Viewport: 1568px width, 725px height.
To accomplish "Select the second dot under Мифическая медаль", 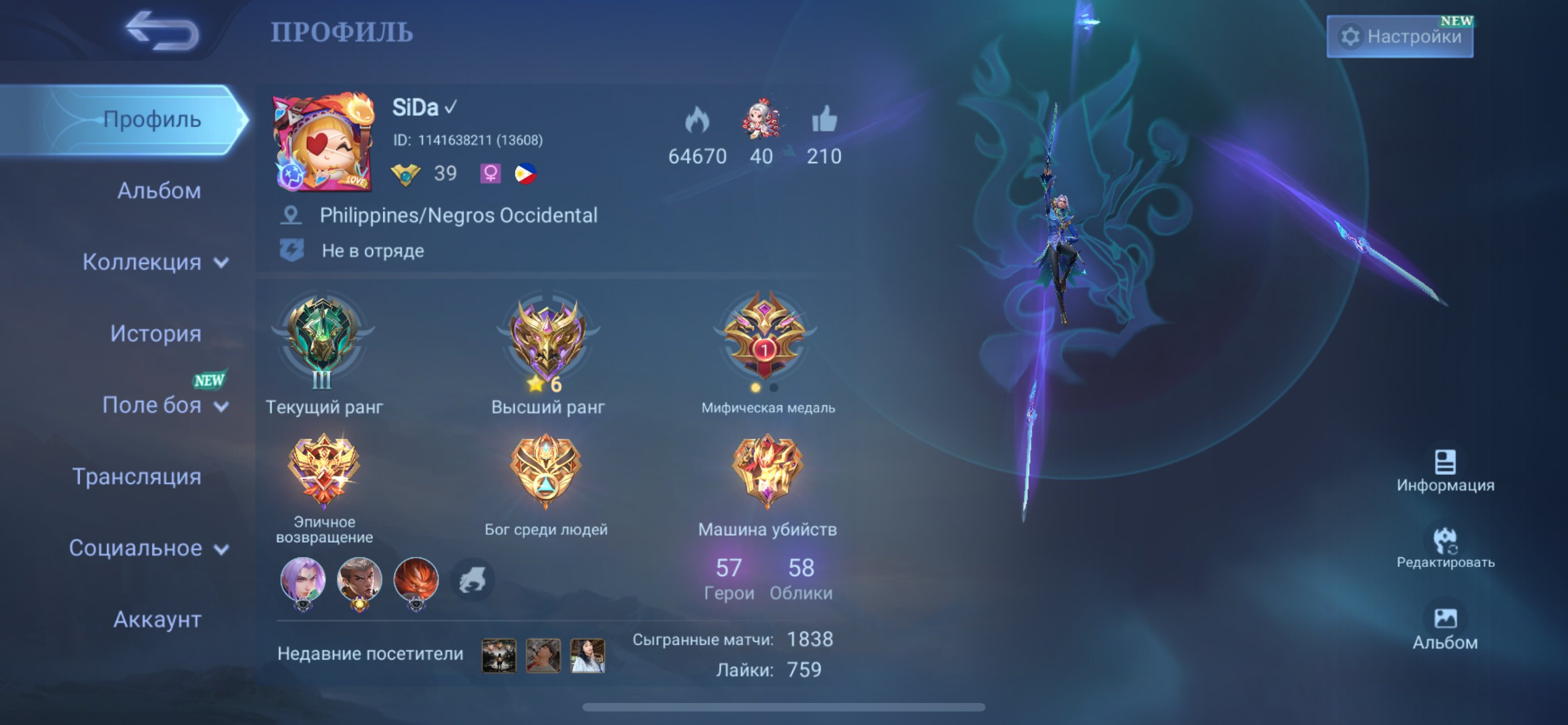I will tap(773, 387).
